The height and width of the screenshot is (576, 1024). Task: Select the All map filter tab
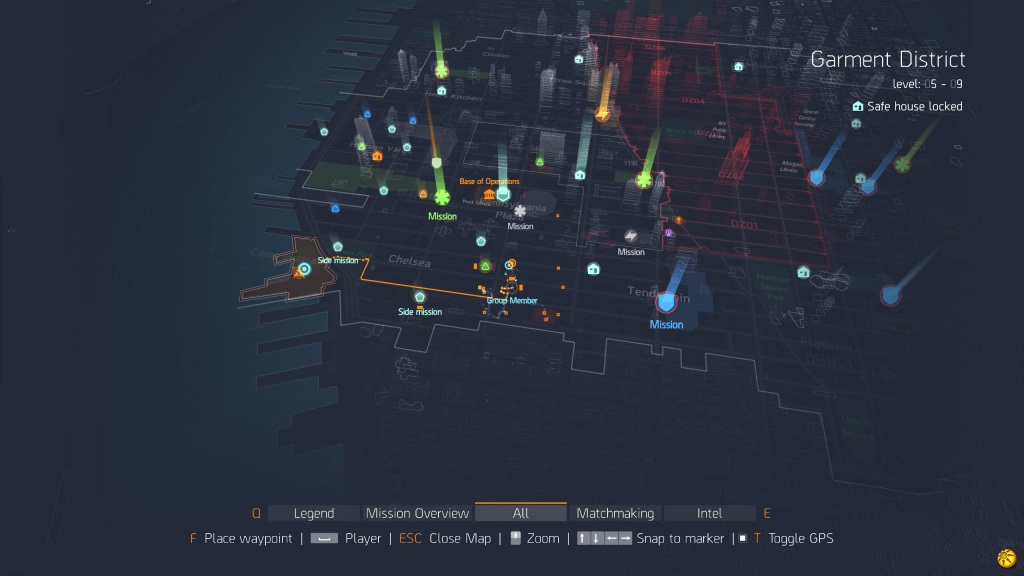520,513
